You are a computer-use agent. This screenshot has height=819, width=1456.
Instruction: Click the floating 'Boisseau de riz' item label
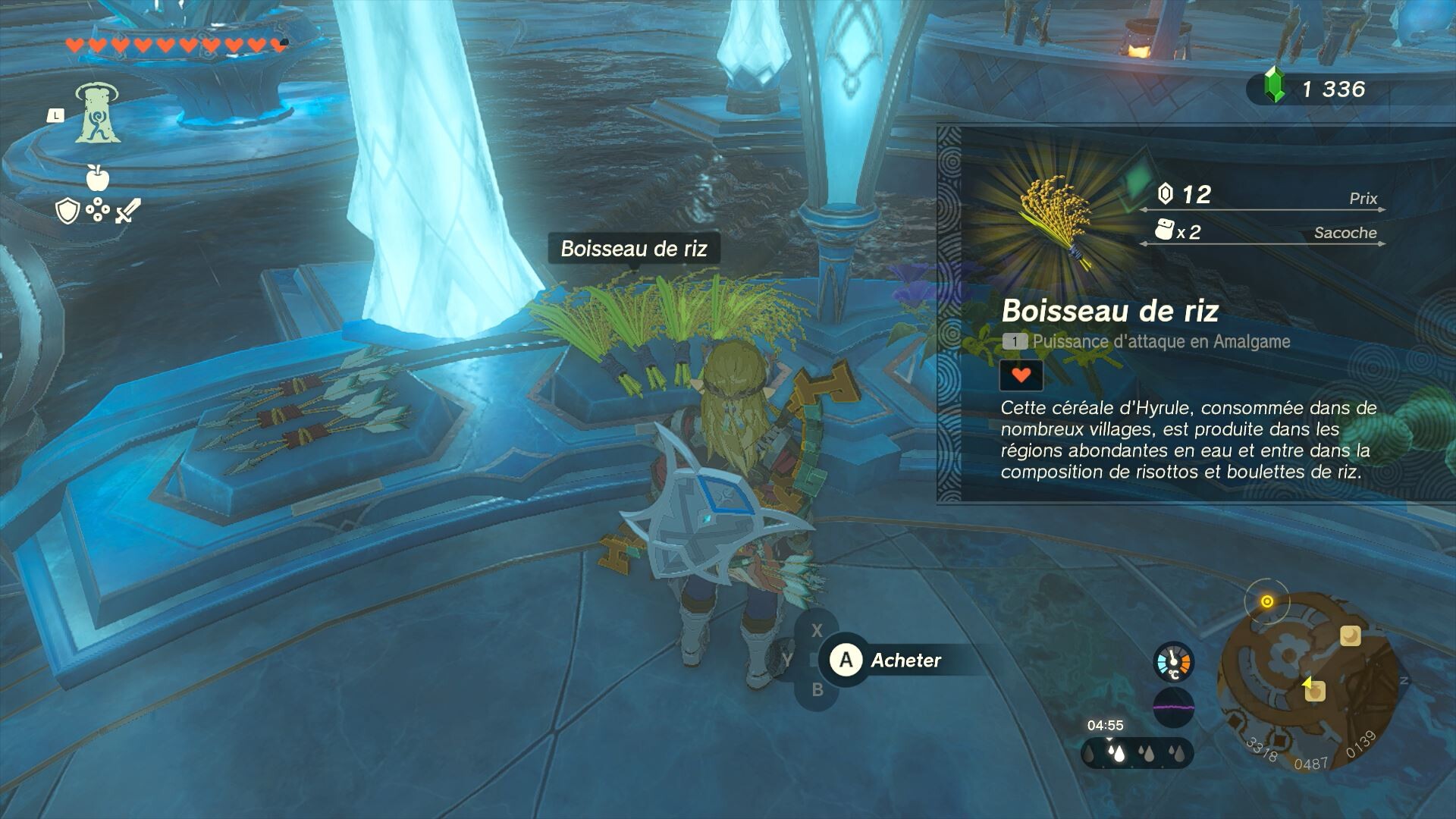point(633,249)
